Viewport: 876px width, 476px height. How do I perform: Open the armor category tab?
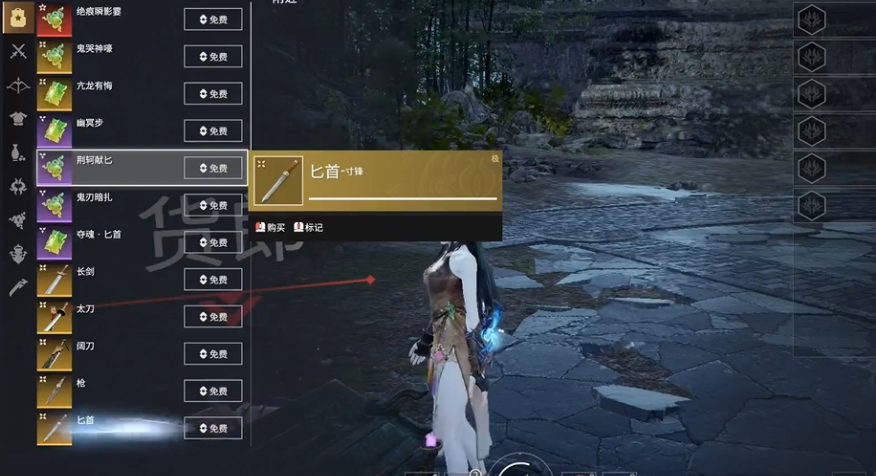(x=17, y=119)
